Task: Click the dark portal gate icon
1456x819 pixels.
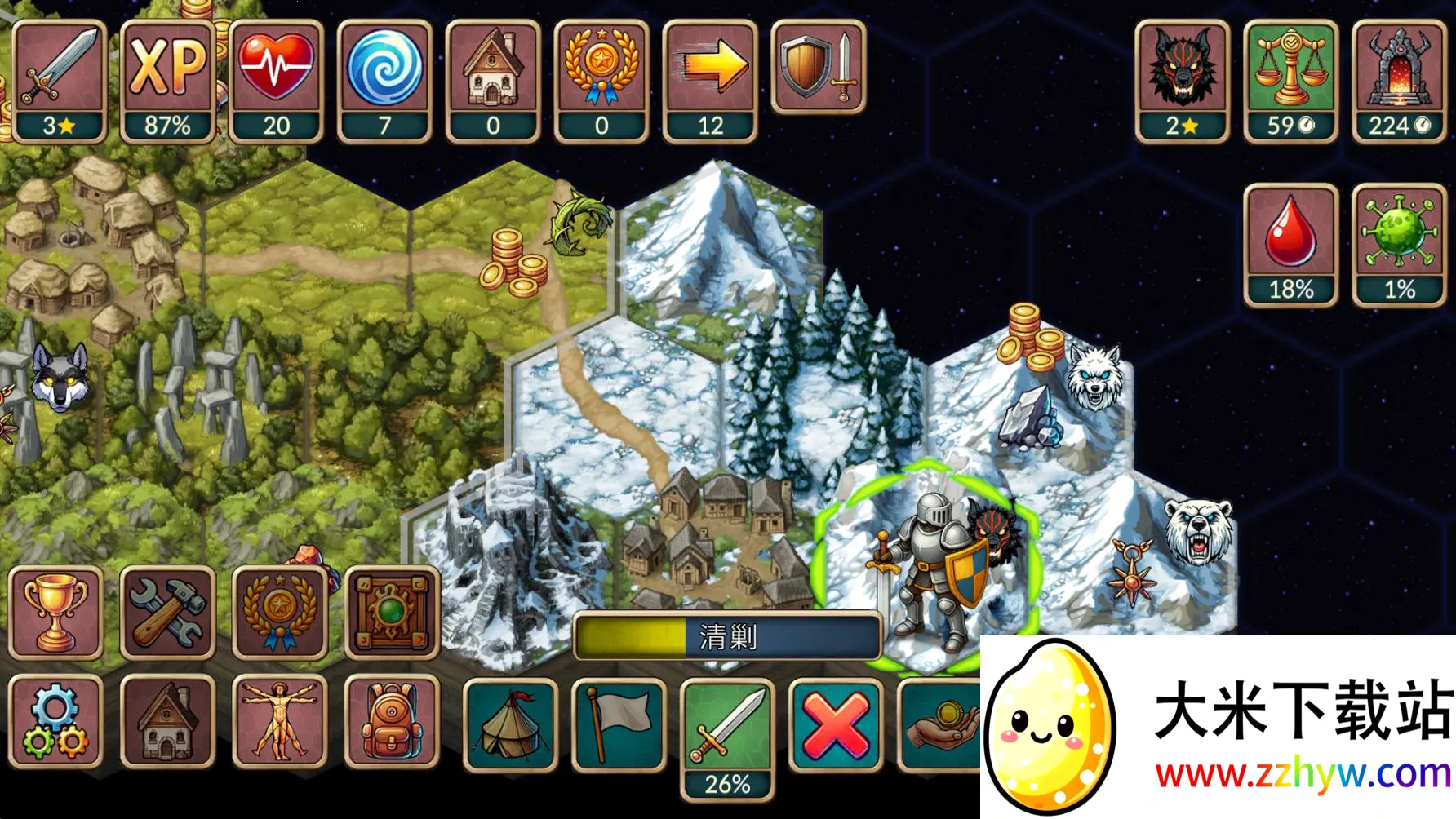Action: 1399,82
